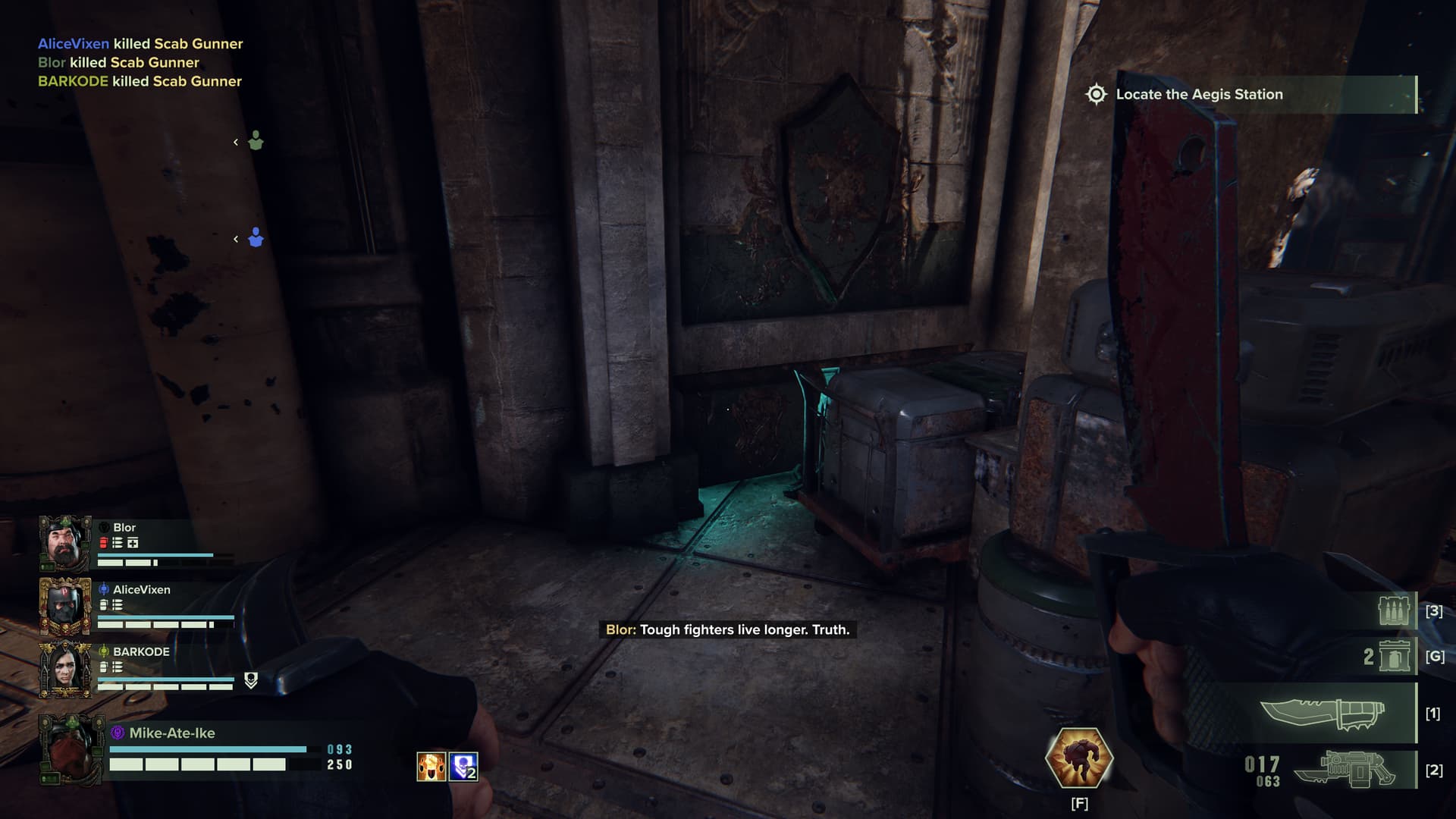Click the green teammate location marker
1456x819 pixels.
[x=256, y=142]
